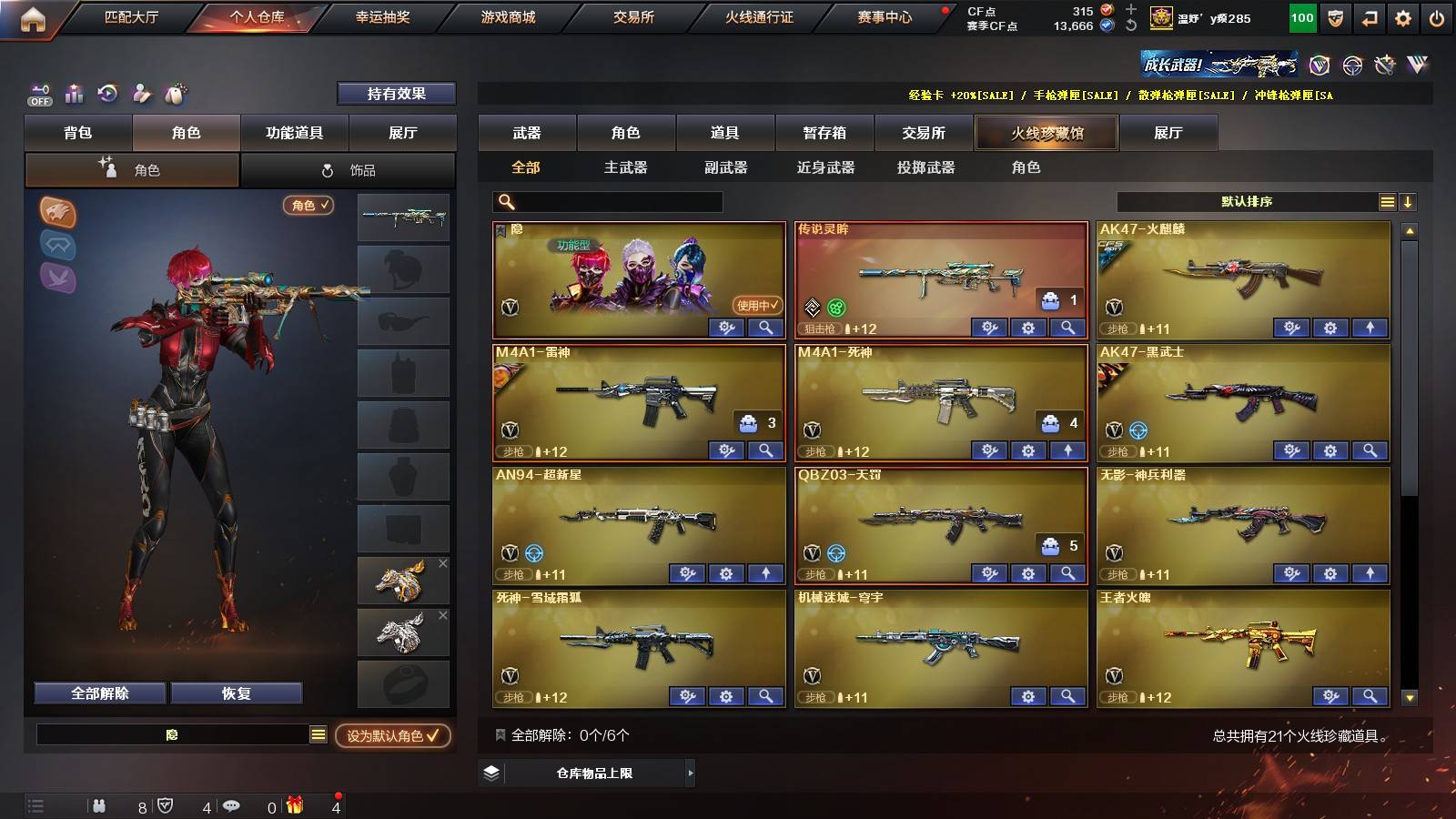Select the character edit icon near 持有效果
1456x819 pixels.
click(142, 93)
